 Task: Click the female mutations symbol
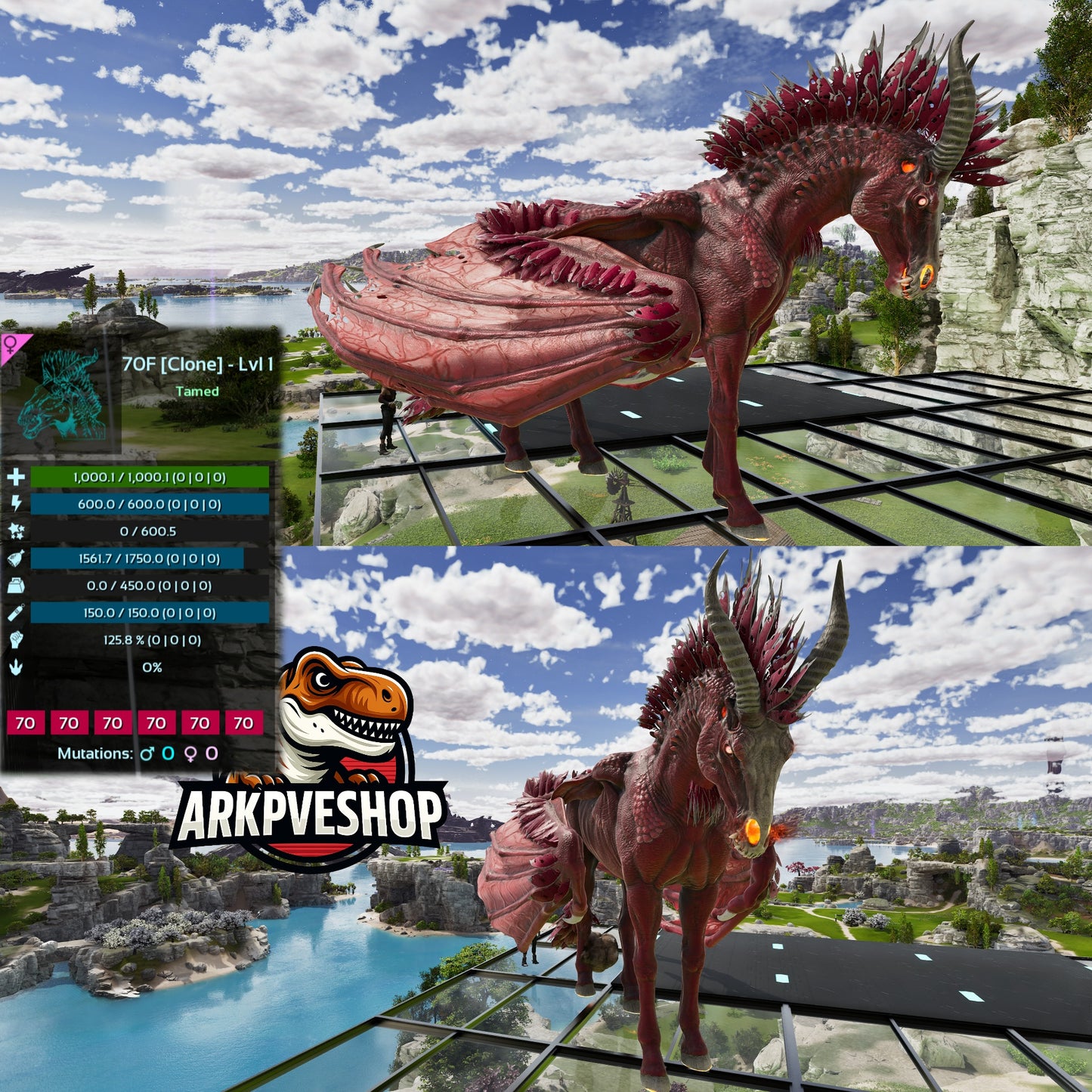(x=190, y=753)
